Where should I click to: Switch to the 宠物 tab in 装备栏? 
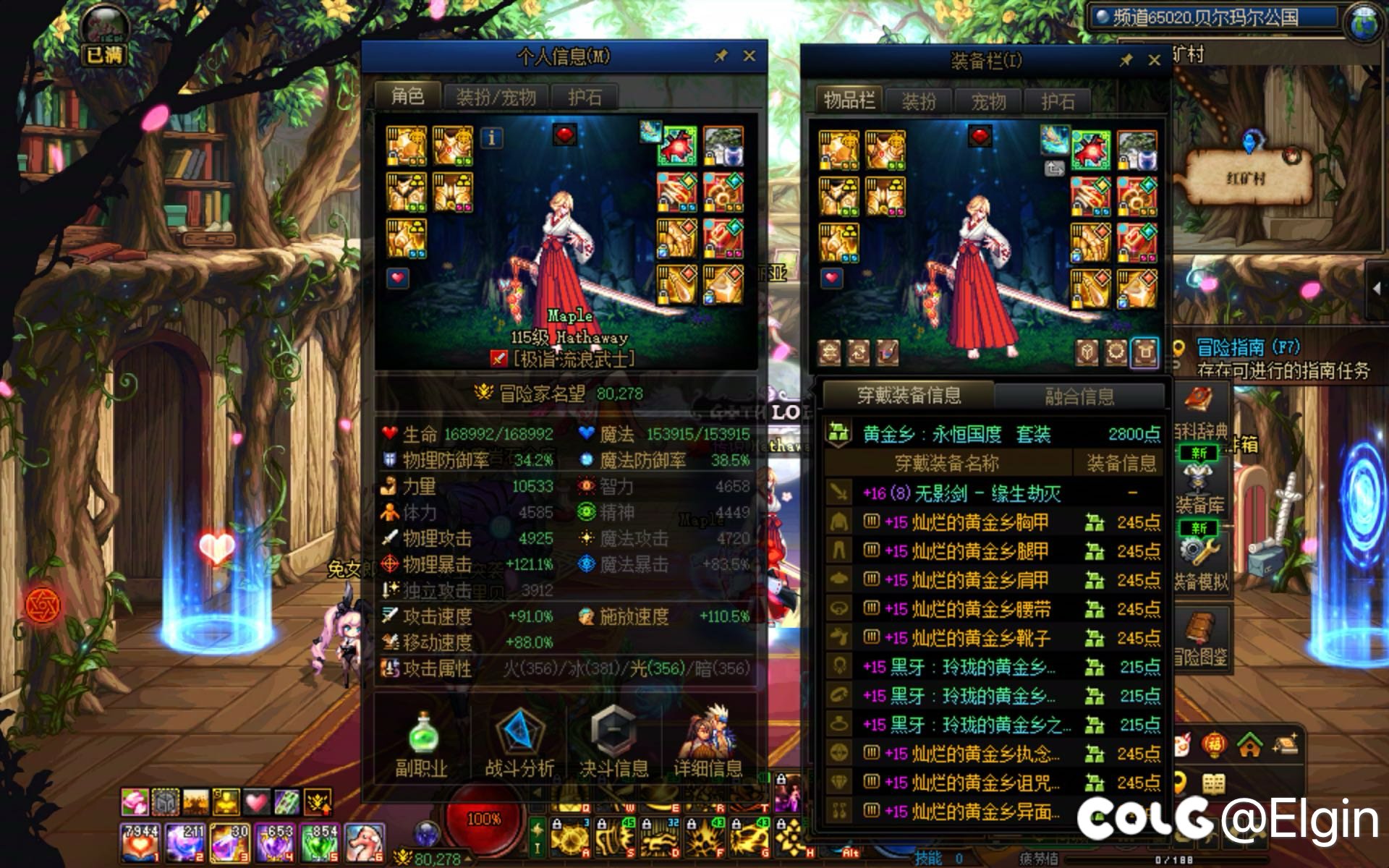[x=988, y=102]
